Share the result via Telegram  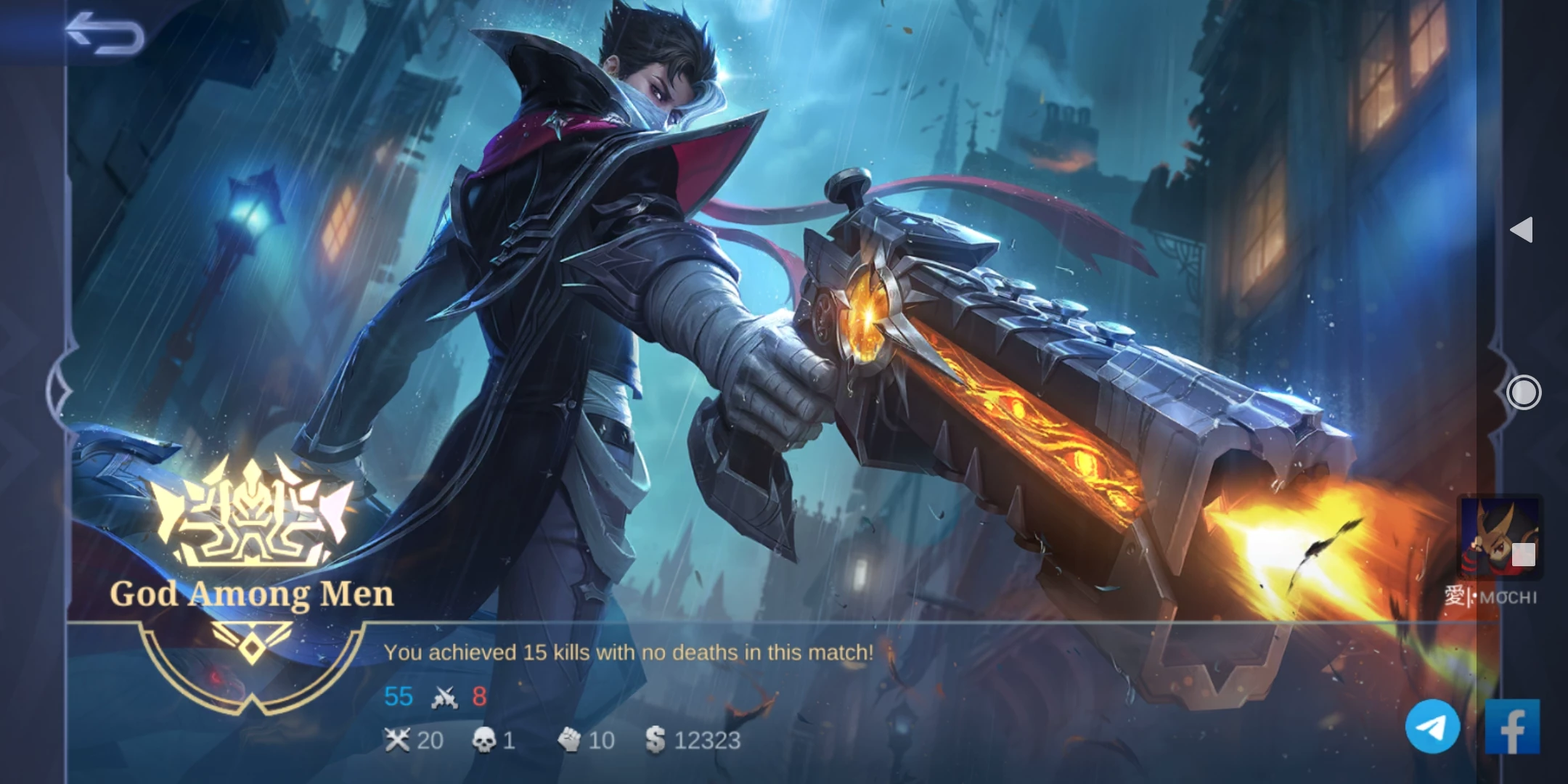[1433, 727]
